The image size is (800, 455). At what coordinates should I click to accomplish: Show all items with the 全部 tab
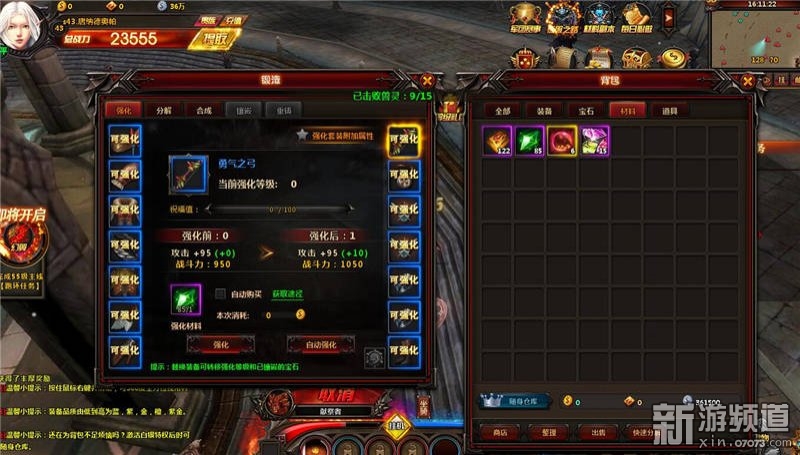pyautogui.click(x=503, y=111)
